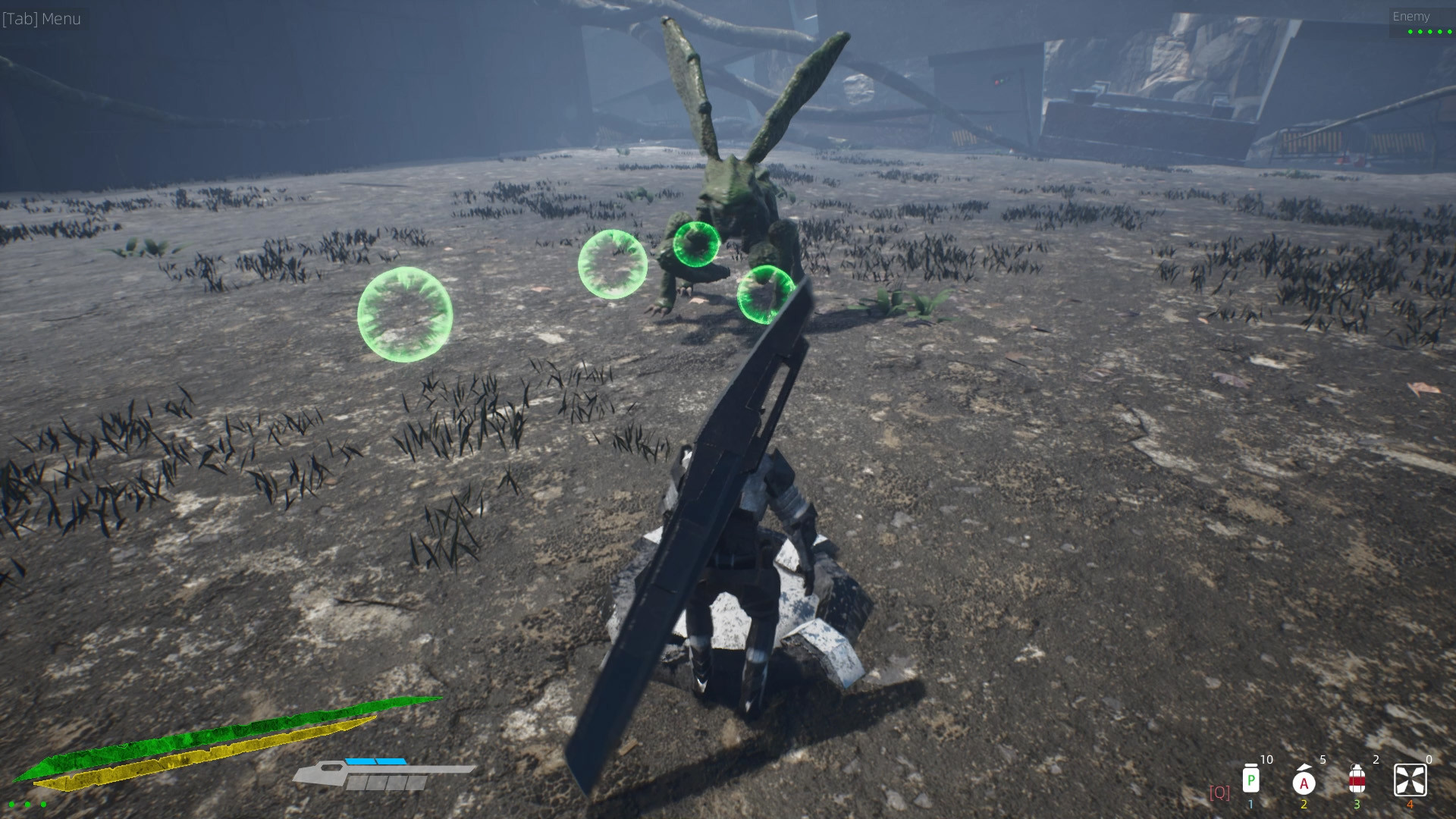Click the last green enemy dot

click(1449, 32)
